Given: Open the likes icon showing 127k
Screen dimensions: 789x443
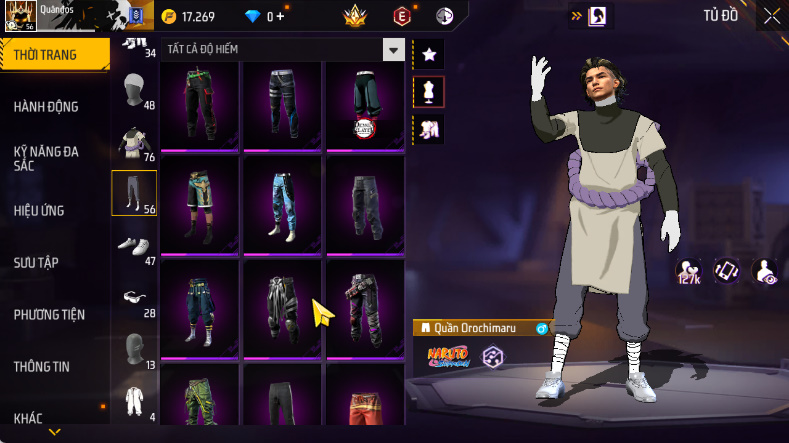Looking at the screenshot, I should point(688,271).
